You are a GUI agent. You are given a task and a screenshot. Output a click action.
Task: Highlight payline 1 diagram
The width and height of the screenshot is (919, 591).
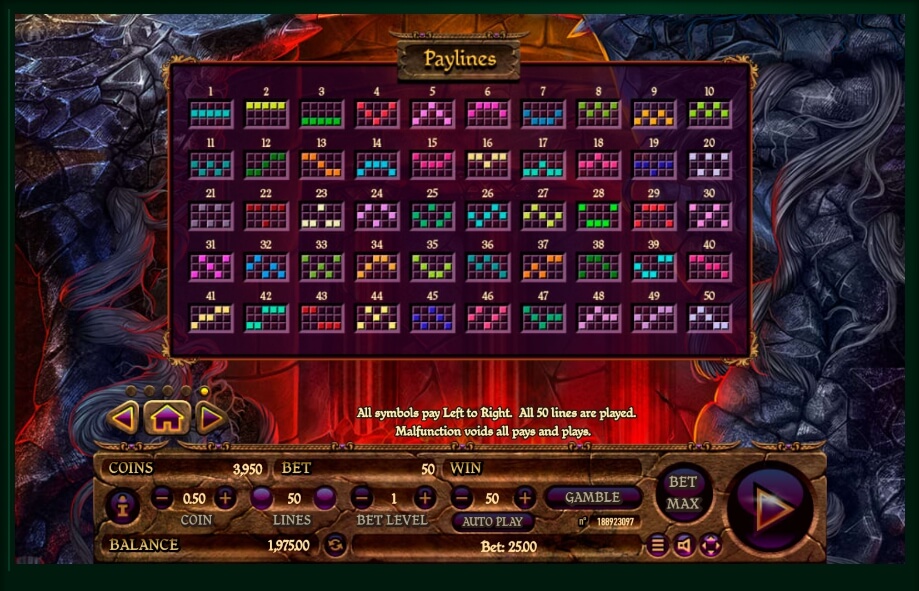point(211,113)
